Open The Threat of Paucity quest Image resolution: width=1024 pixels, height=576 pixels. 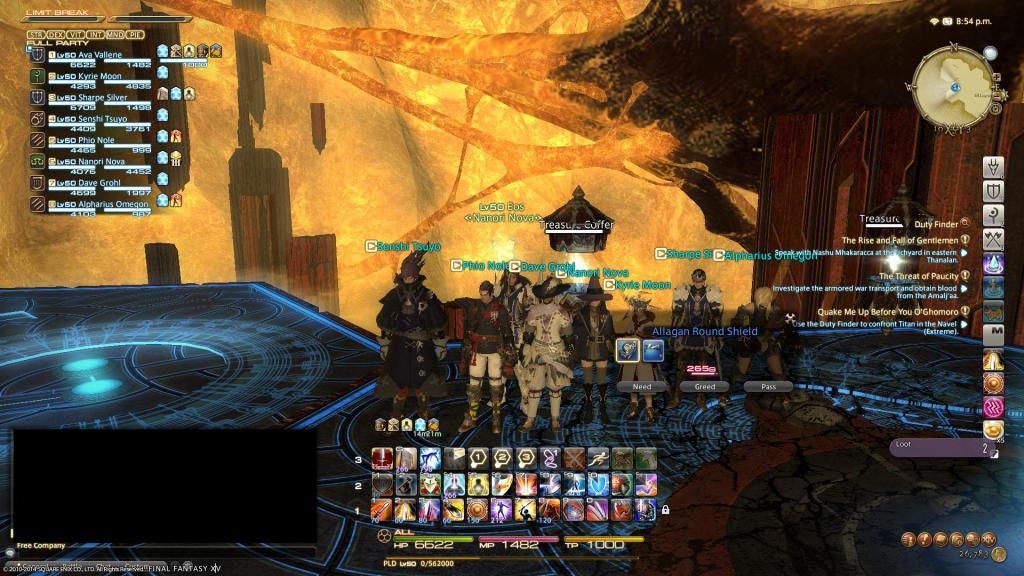(917, 276)
